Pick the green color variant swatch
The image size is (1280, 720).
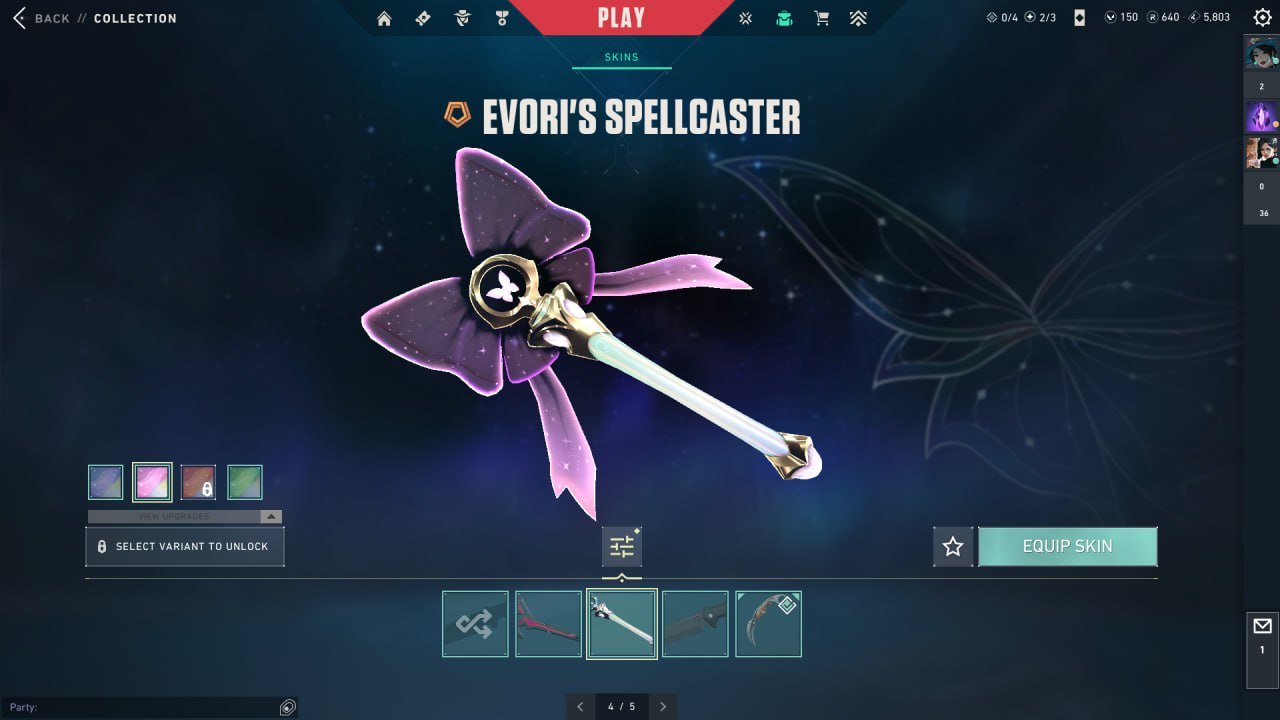[x=245, y=482]
